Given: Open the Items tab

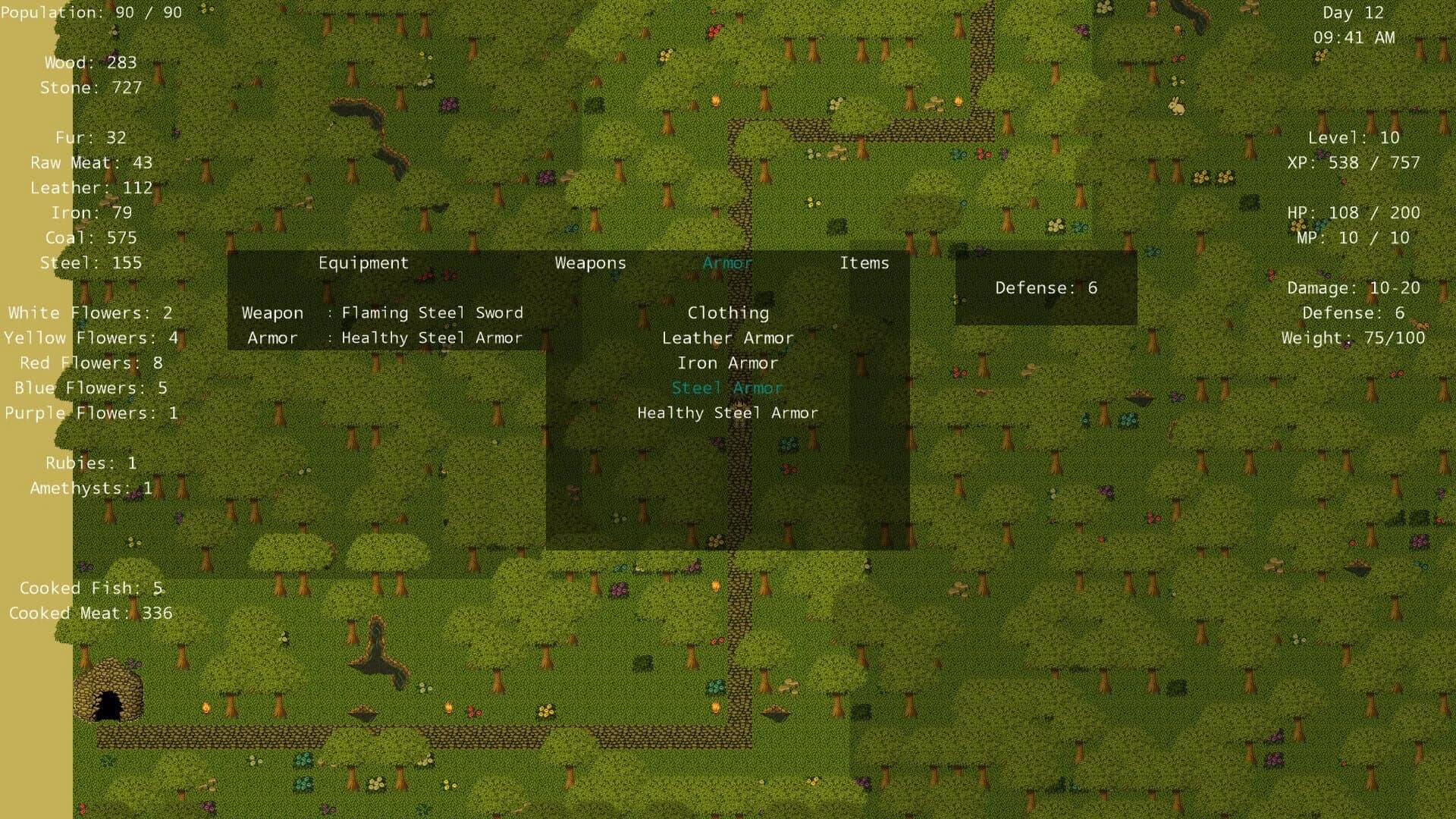Looking at the screenshot, I should (x=864, y=263).
